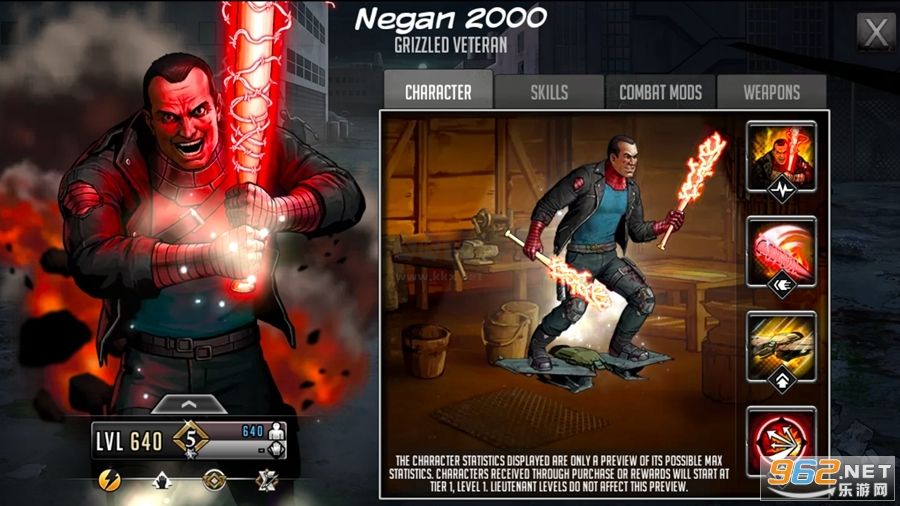This screenshot has height=506, width=900.
Task: Close the Negan 2000 character screen
Action: pos(876,32)
